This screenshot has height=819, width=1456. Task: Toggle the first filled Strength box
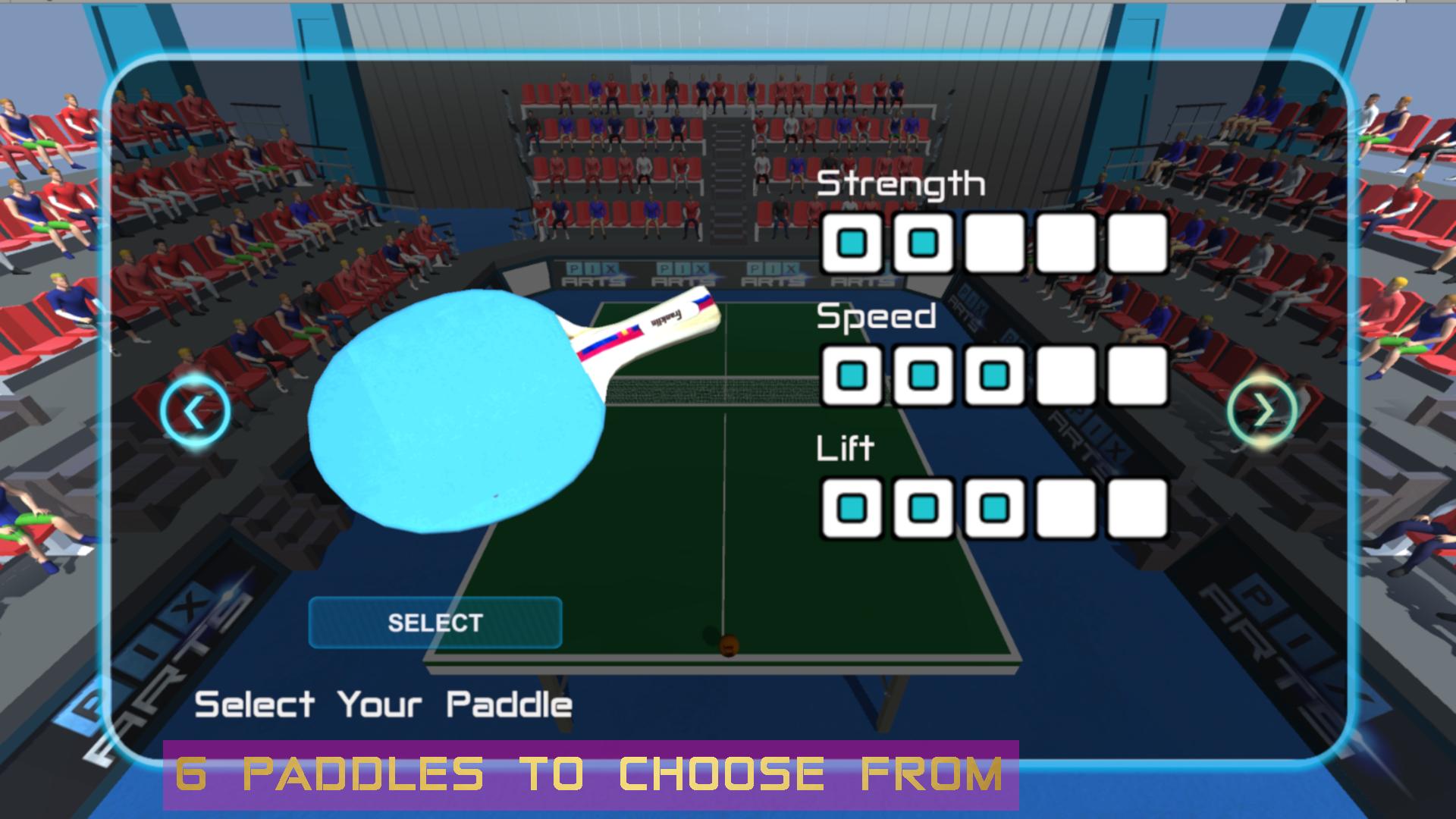click(852, 243)
